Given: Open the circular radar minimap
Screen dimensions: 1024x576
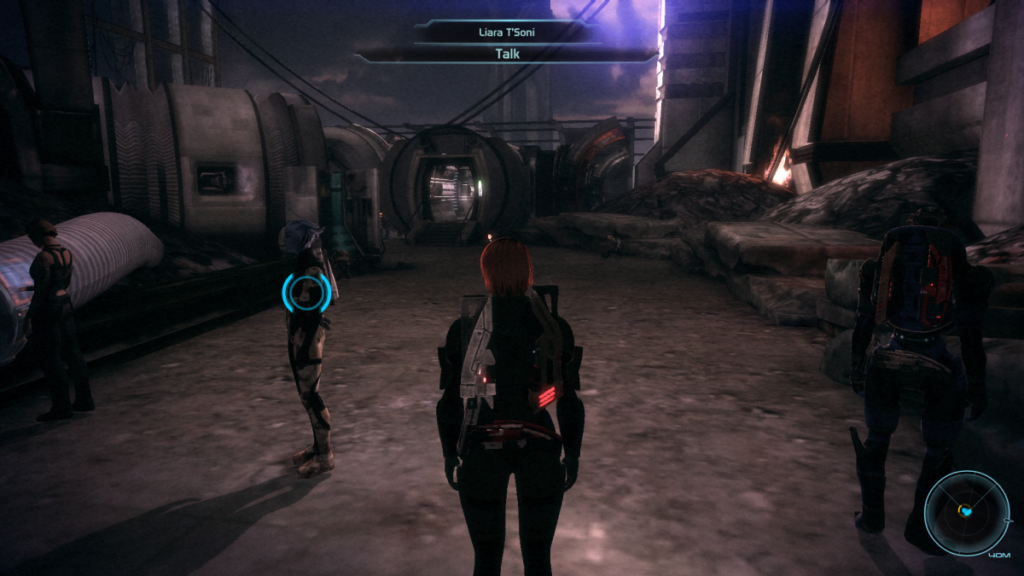Looking at the screenshot, I should click(967, 512).
